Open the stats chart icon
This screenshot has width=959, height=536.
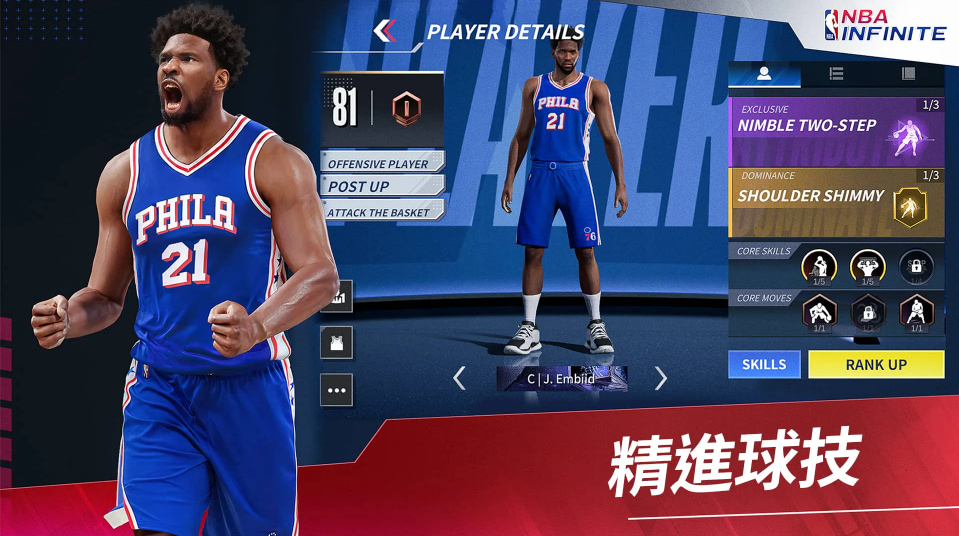point(336,296)
